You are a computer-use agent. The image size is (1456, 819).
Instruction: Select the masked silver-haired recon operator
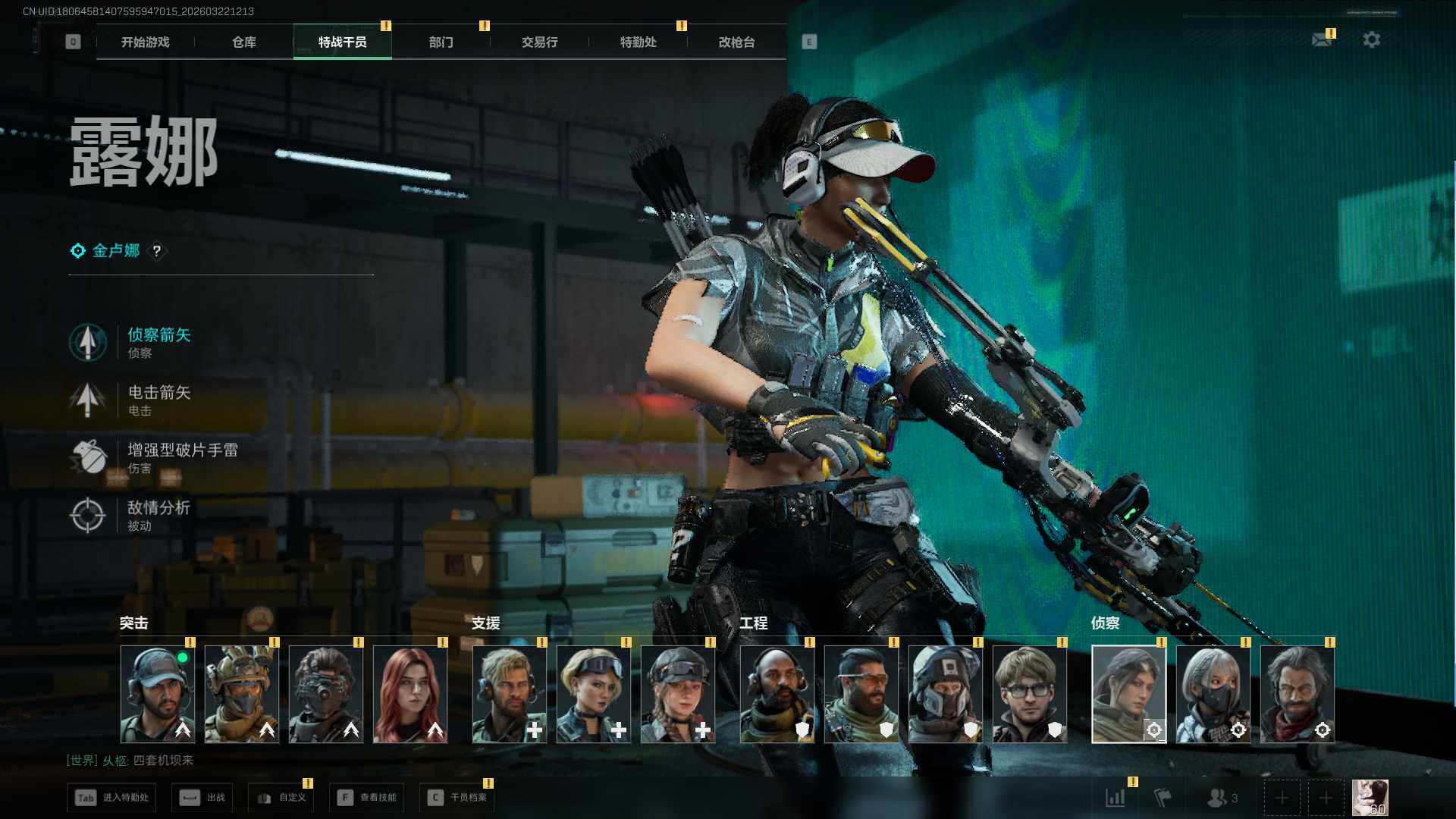(1213, 694)
